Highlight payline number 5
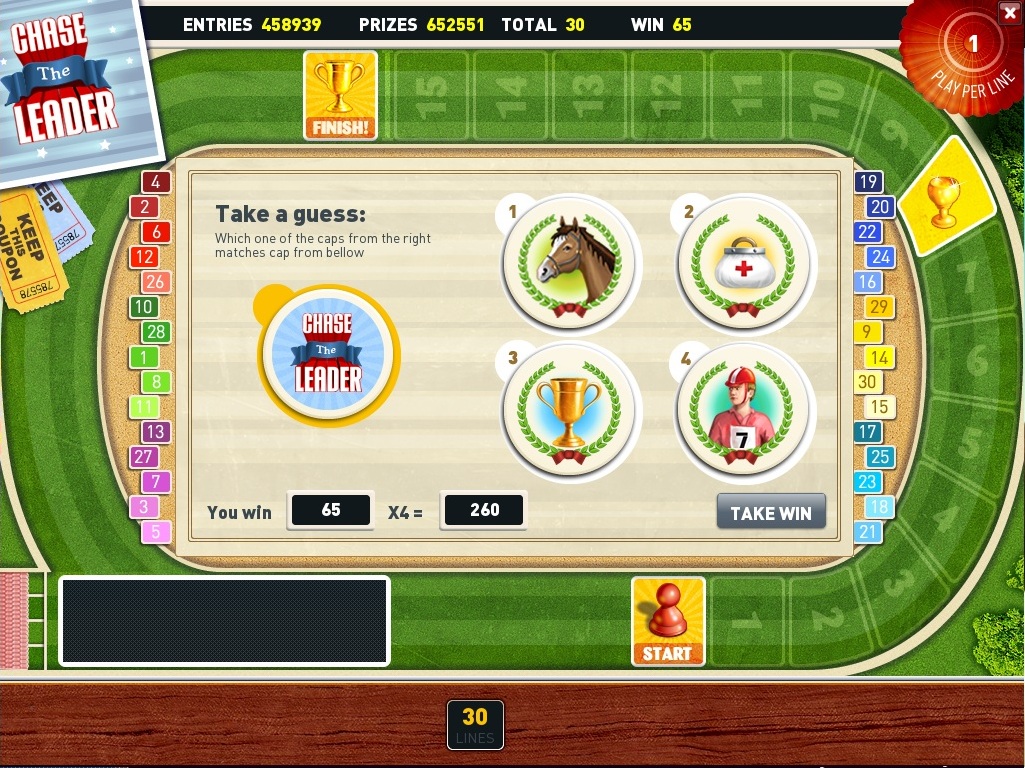 [x=155, y=532]
